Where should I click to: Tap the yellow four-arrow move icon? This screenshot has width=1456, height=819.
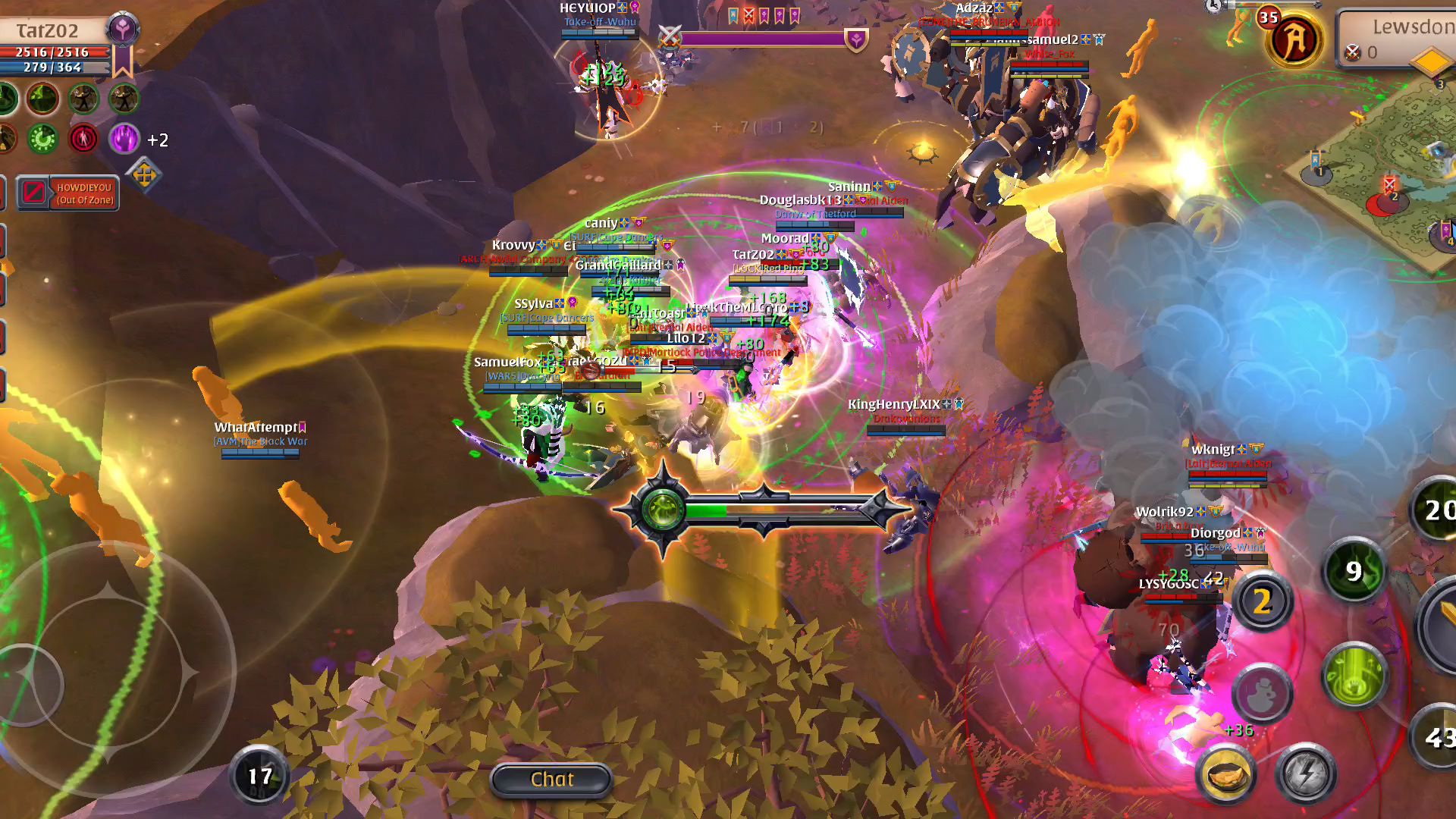tap(144, 176)
